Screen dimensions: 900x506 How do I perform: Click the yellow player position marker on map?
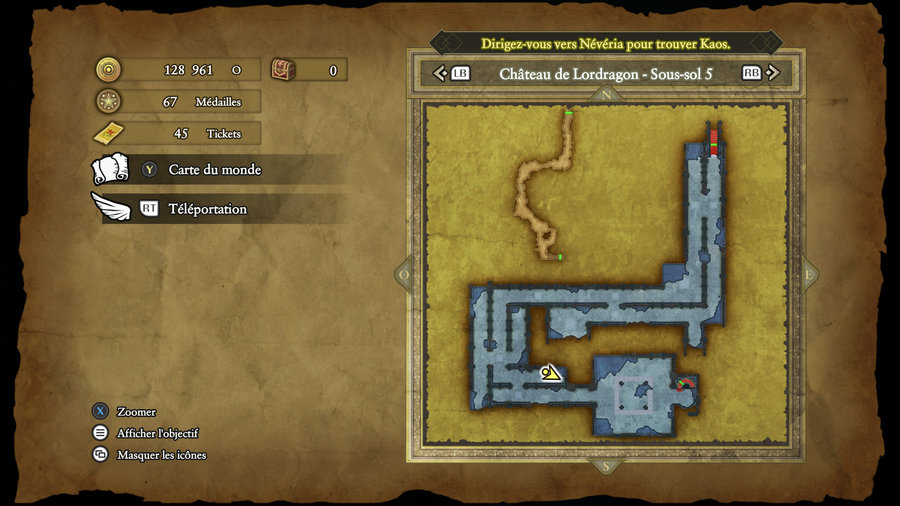(x=549, y=373)
